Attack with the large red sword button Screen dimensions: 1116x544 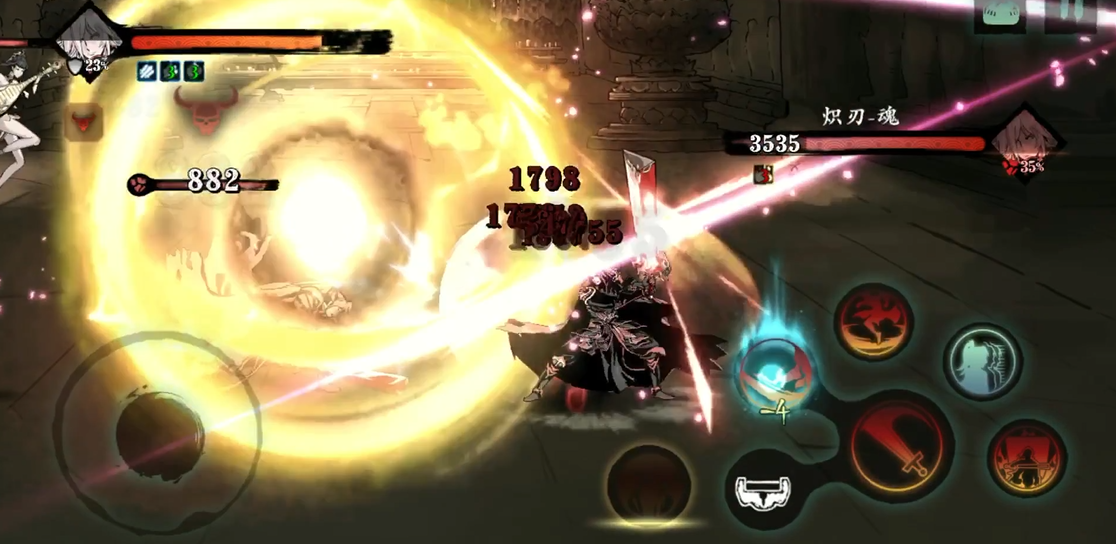click(x=900, y=446)
